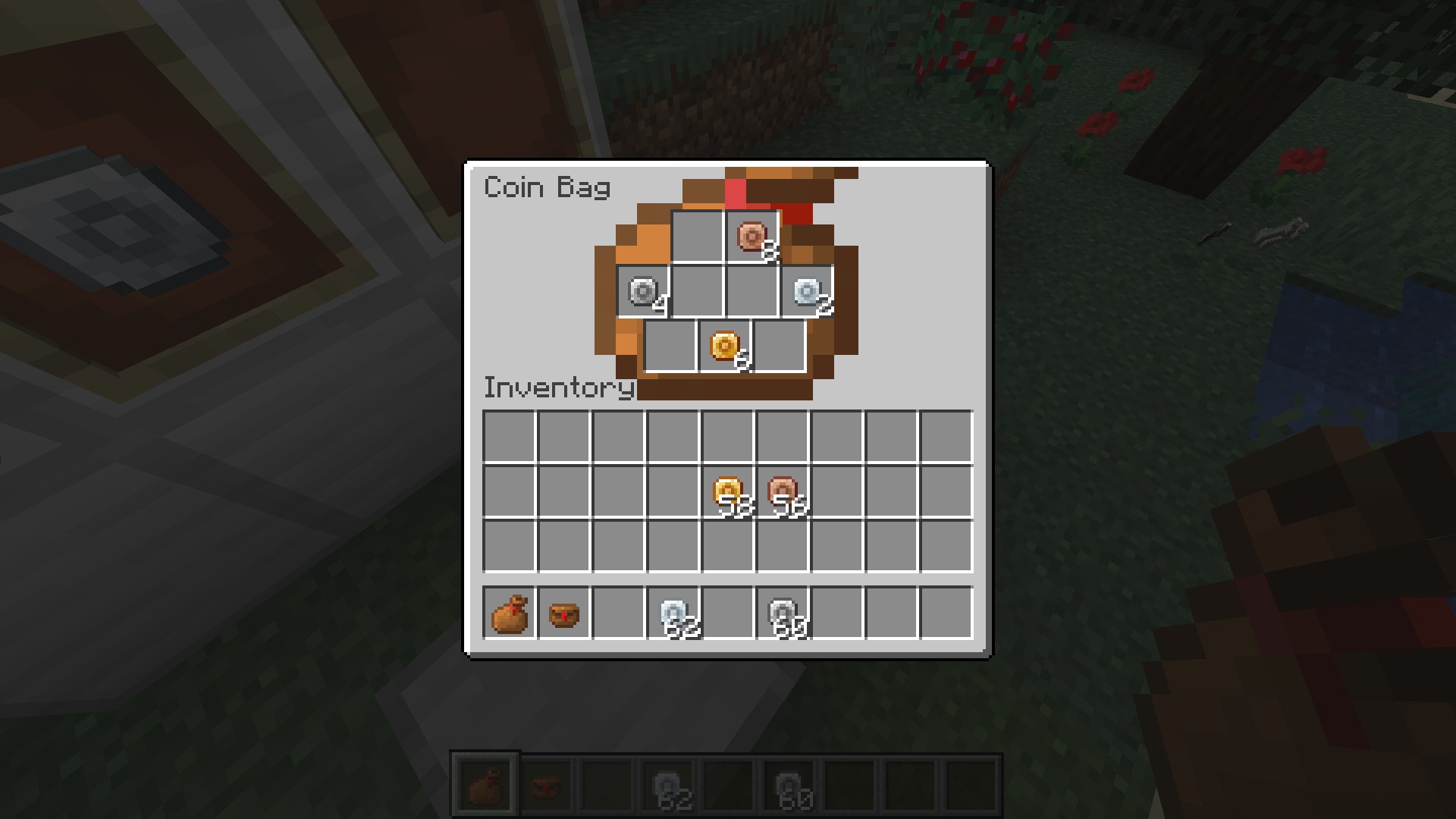The width and height of the screenshot is (1456, 819).
Task: Choose the stack of 62 pale blue coins
Action: (x=673, y=613)
